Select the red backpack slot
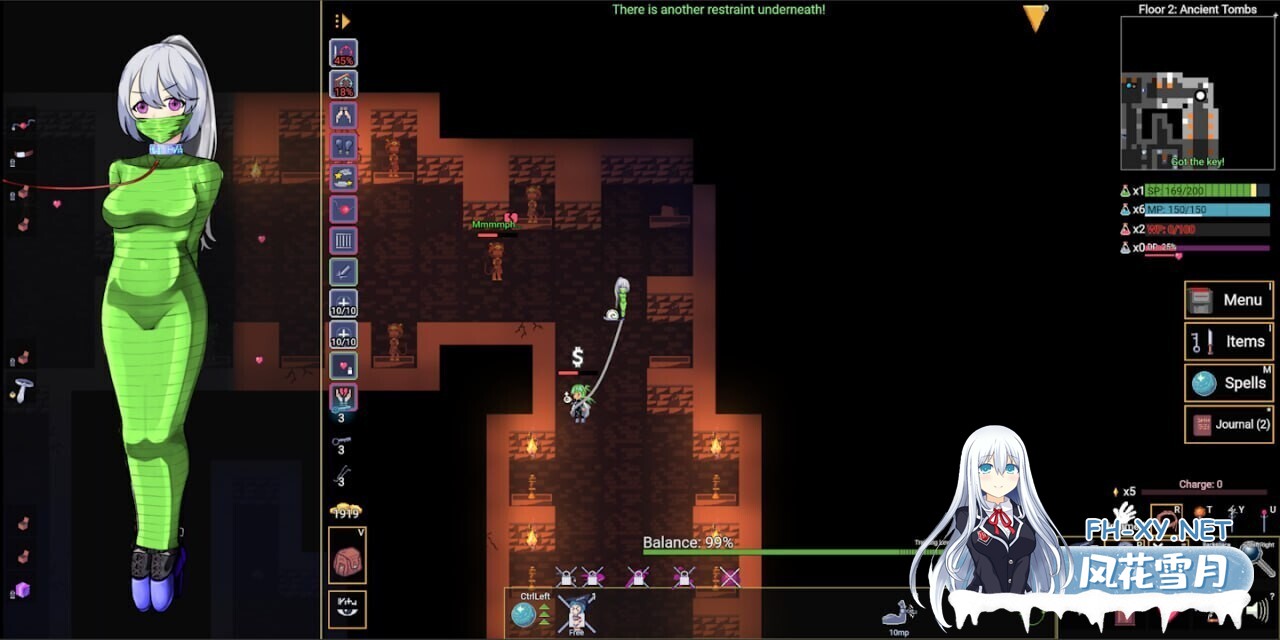The height and width of the screenshot is (640, 1280). click(347, 555)
